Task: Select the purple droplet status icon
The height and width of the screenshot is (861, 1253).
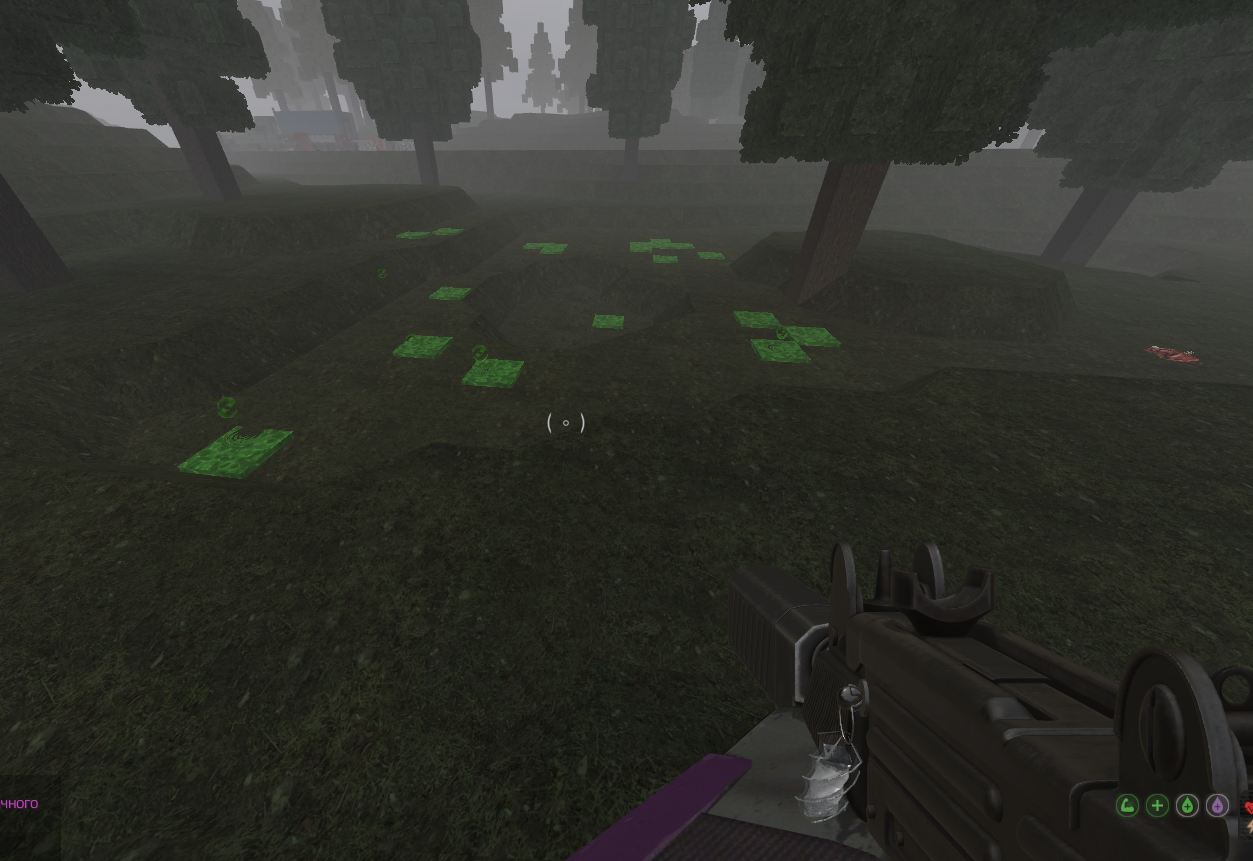Action: click(x=1217, y=805)
